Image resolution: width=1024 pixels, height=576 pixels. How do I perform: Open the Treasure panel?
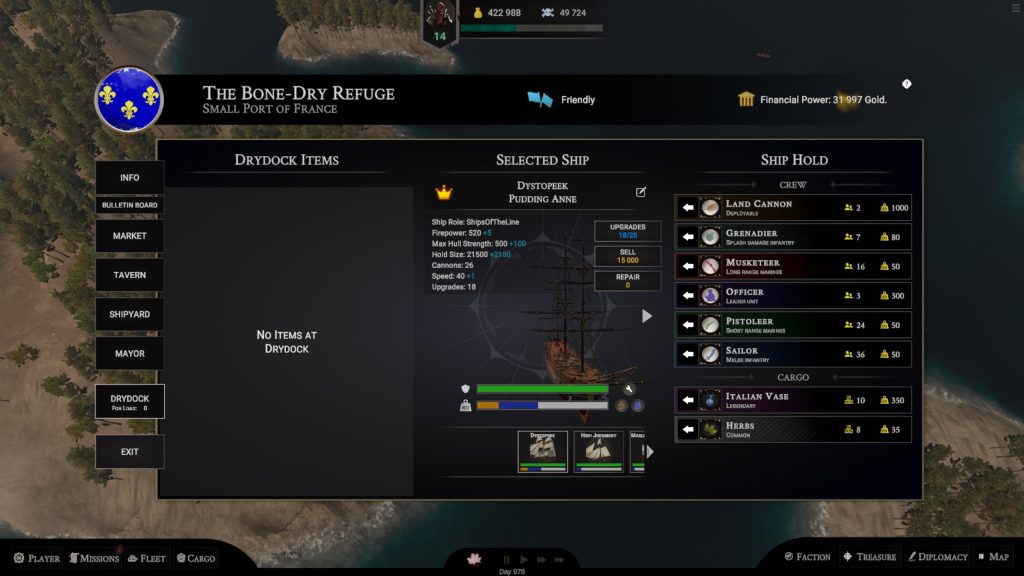coord(869,557)
